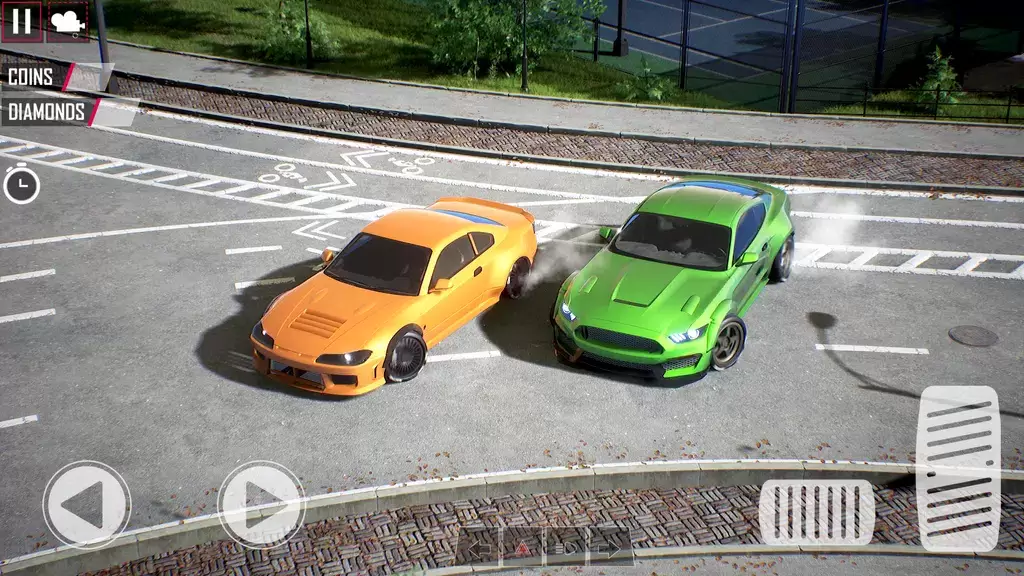Toggle the headlights icon
Viewport: 1024px width, 576px height.
[x=565, y=547]
